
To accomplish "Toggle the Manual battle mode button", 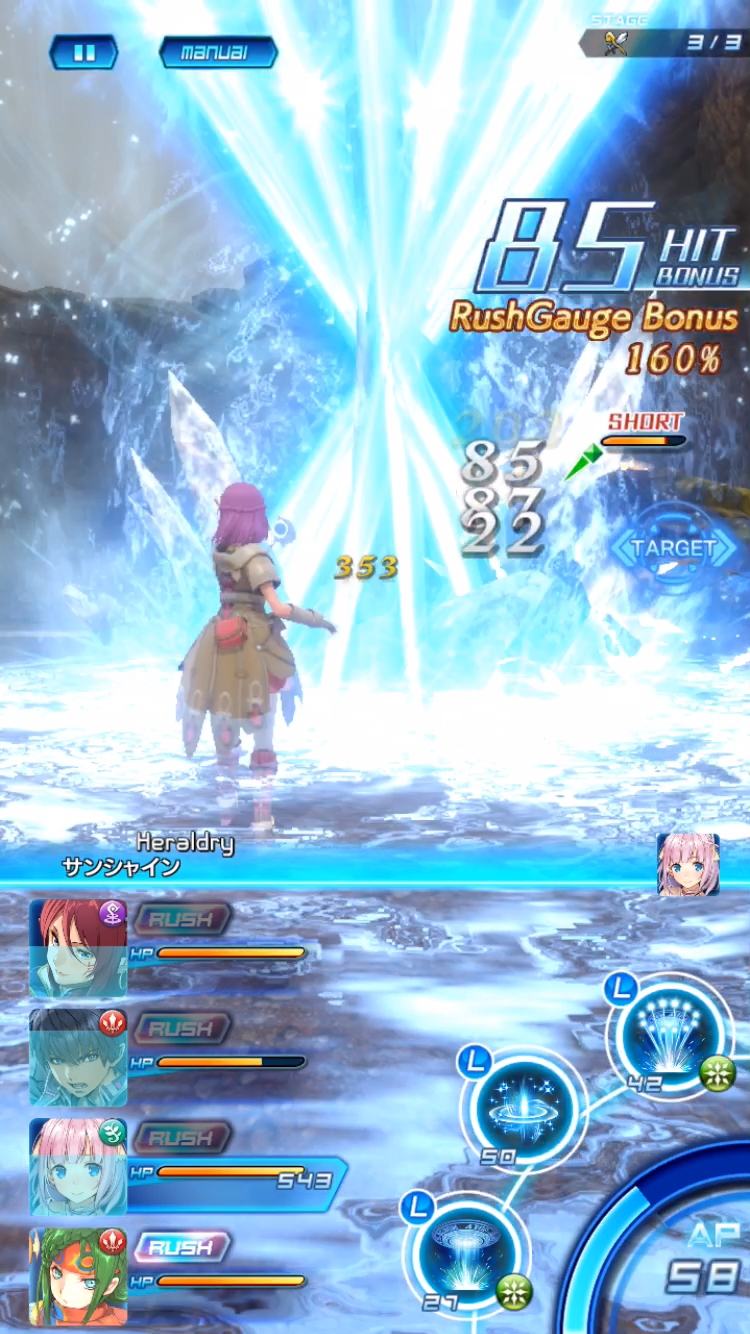I will (x=218, y=53).
